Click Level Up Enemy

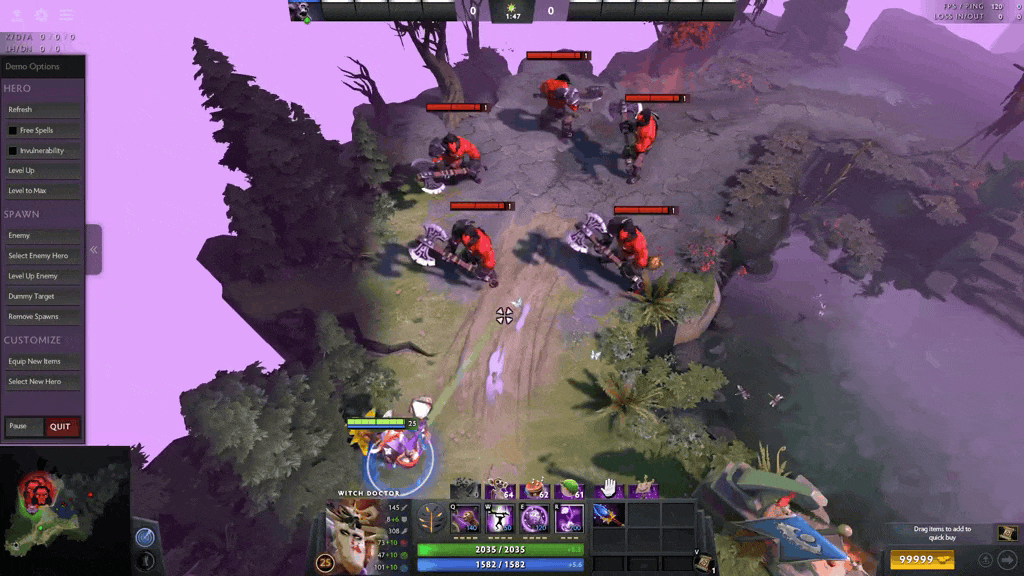(x=42, y=276)
